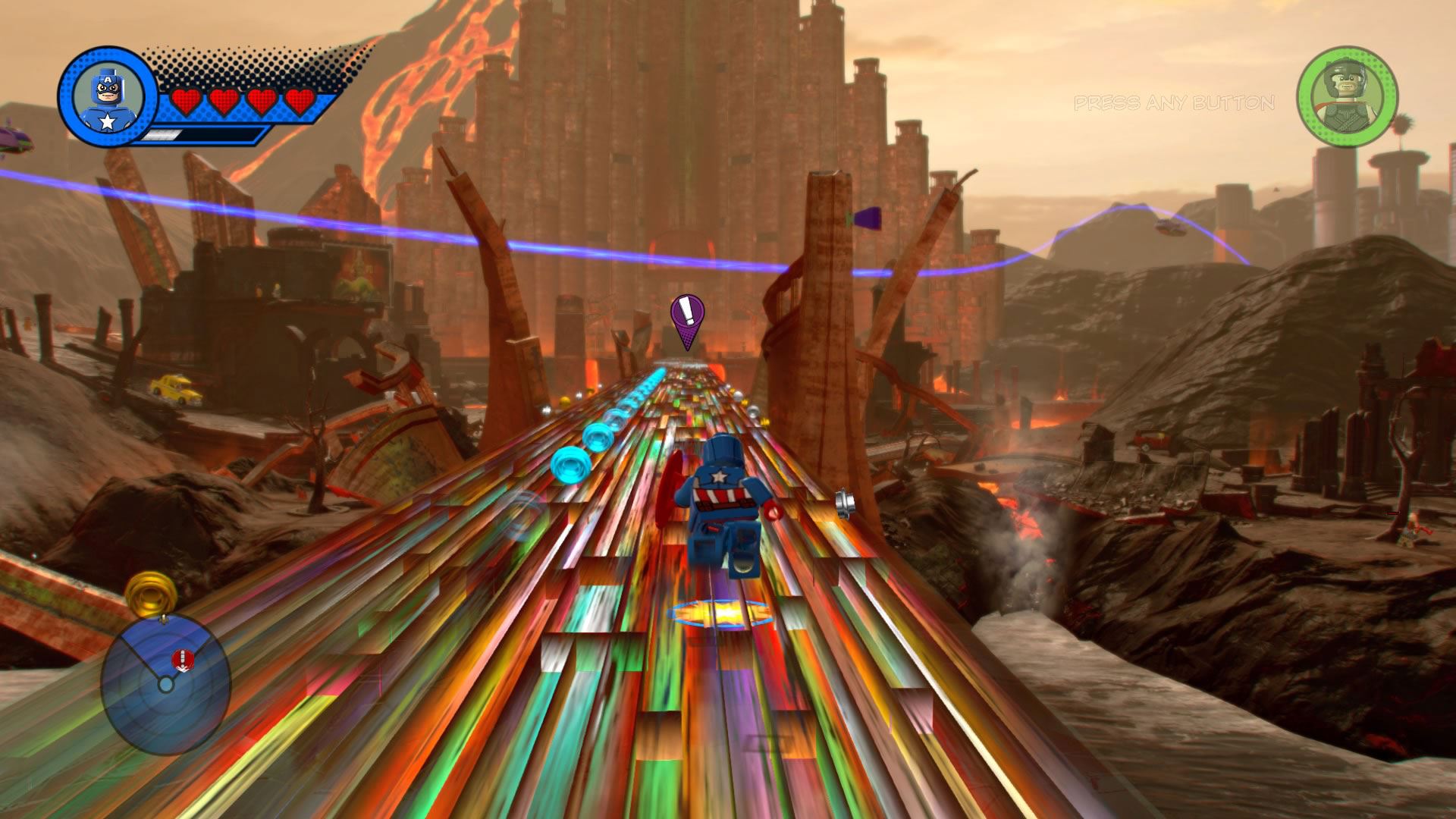Select the Captain America character portrait
Image resolution: width=1456 pixels, height=819 pixels.
pyautogui.click(x=108, y=97)
